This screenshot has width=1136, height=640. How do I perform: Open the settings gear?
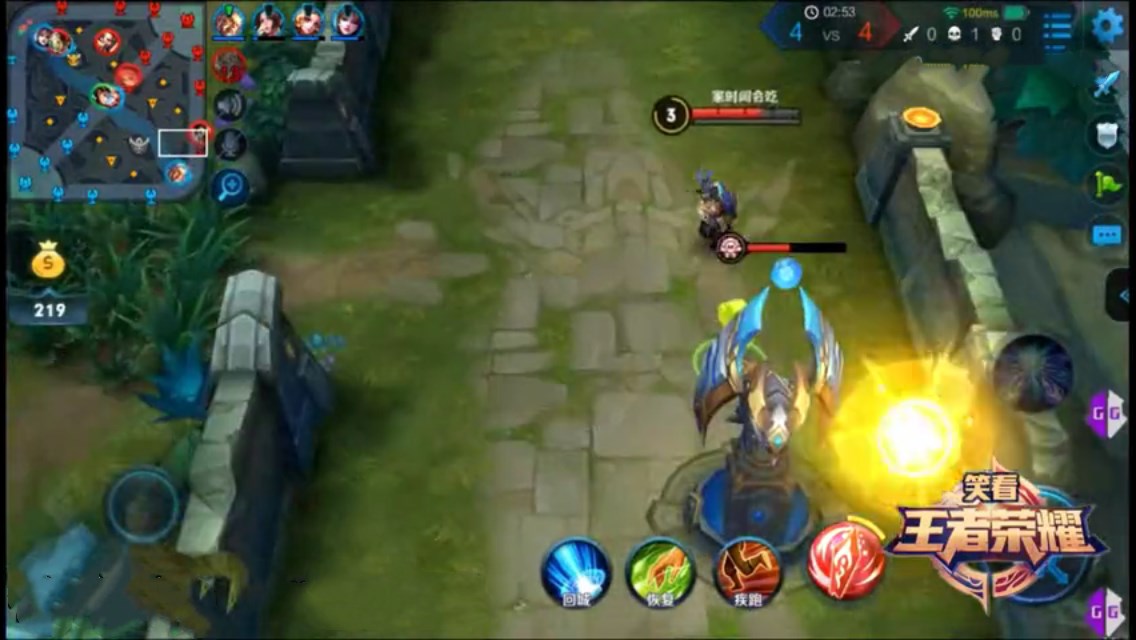(x=1107, y=26)
